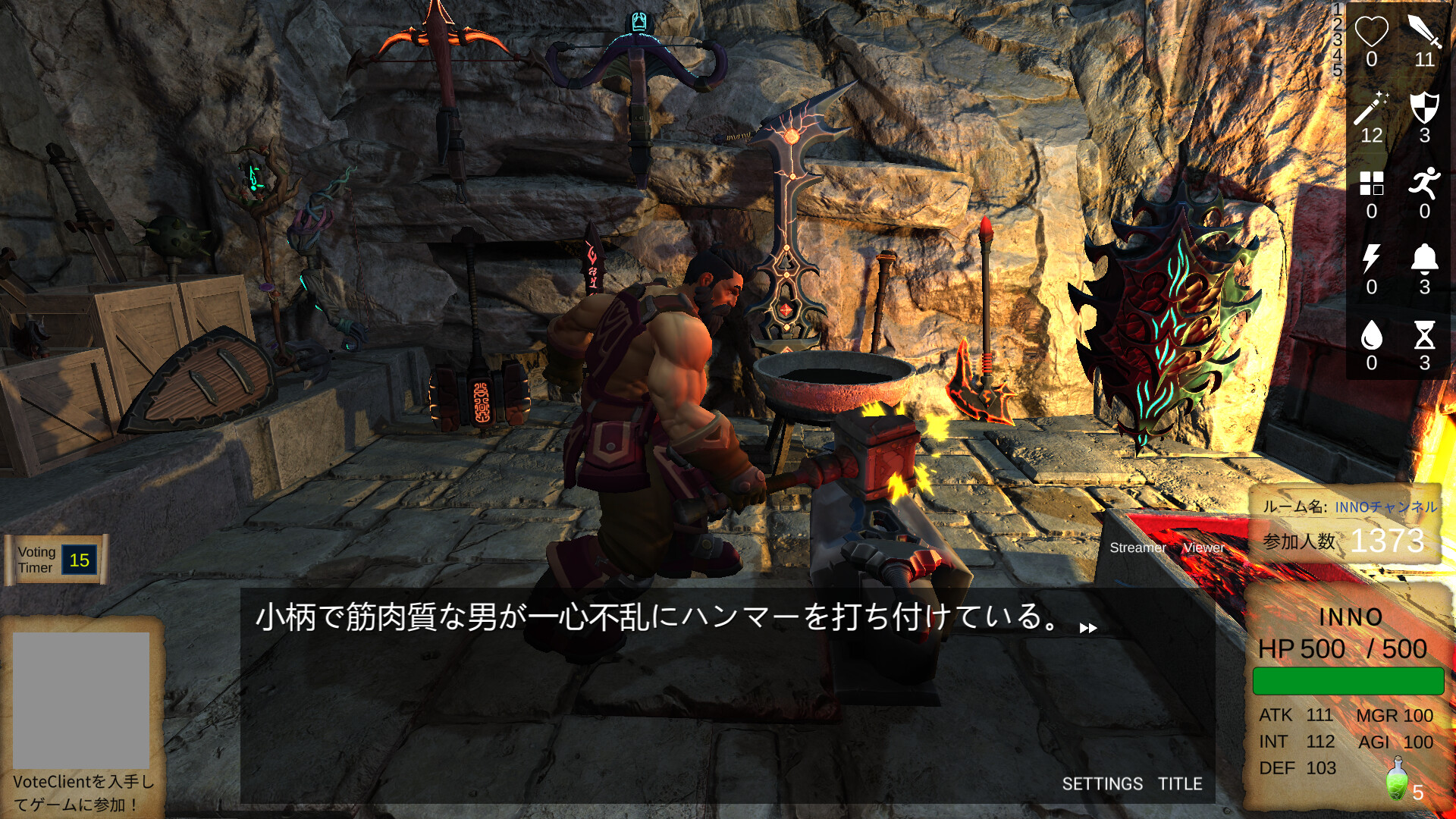Toggle the Viewer option

click(x=1203, y=548)
